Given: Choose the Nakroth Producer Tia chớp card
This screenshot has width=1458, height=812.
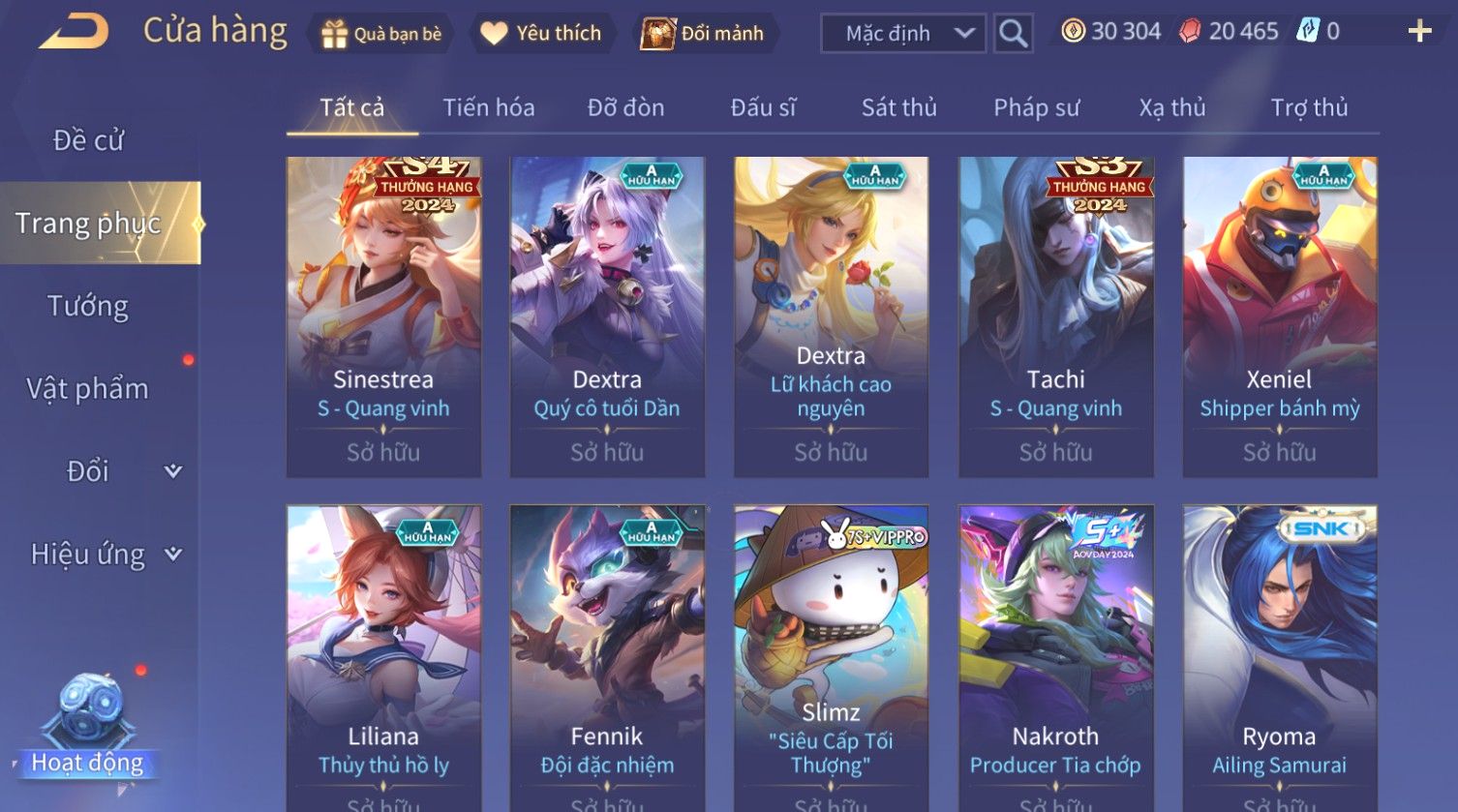Looking at the screenshot, I should tap(1055, 658).
